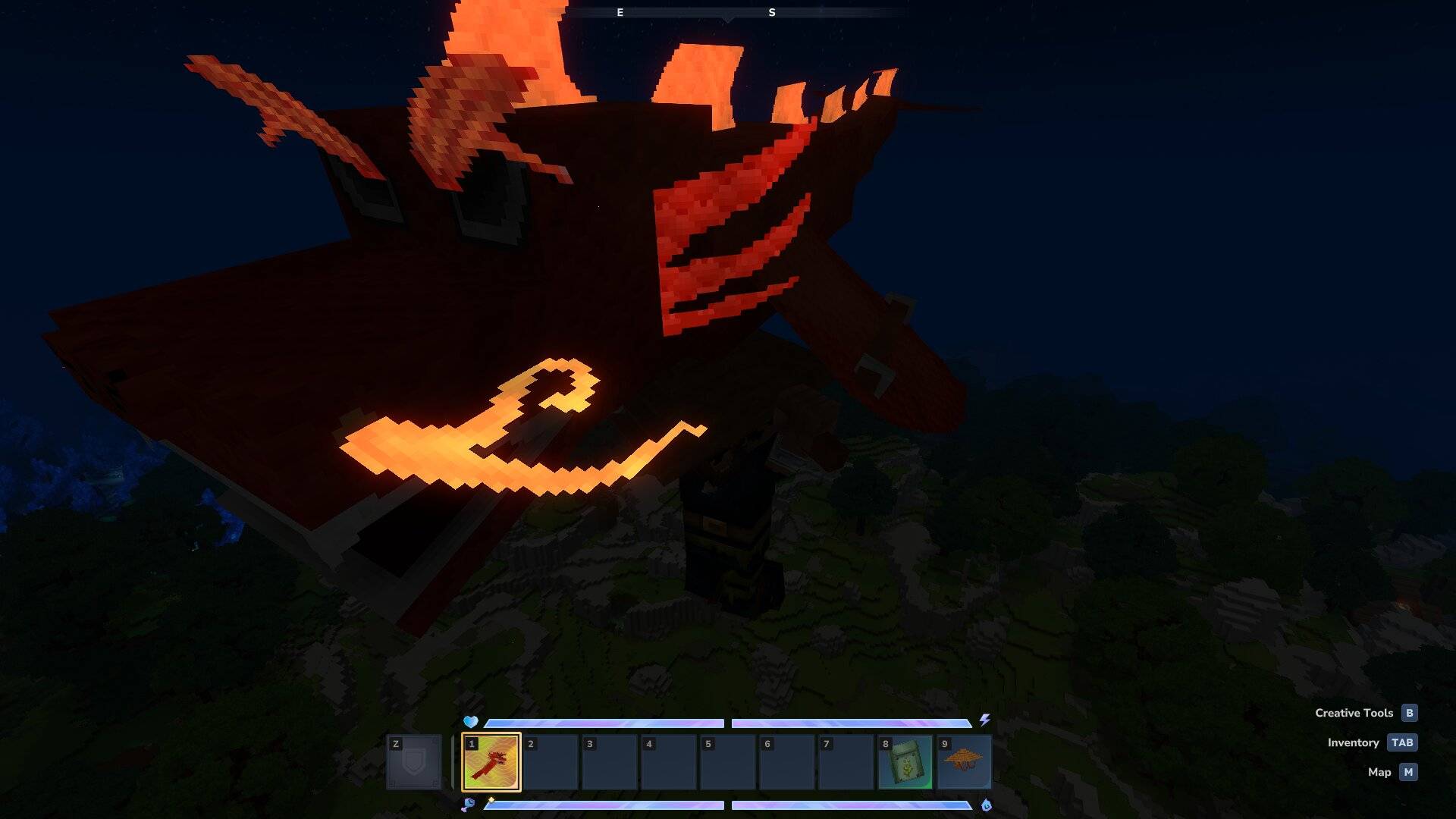
Task: Select the orange glider in slot 9
Action: (x=964, y=762)
